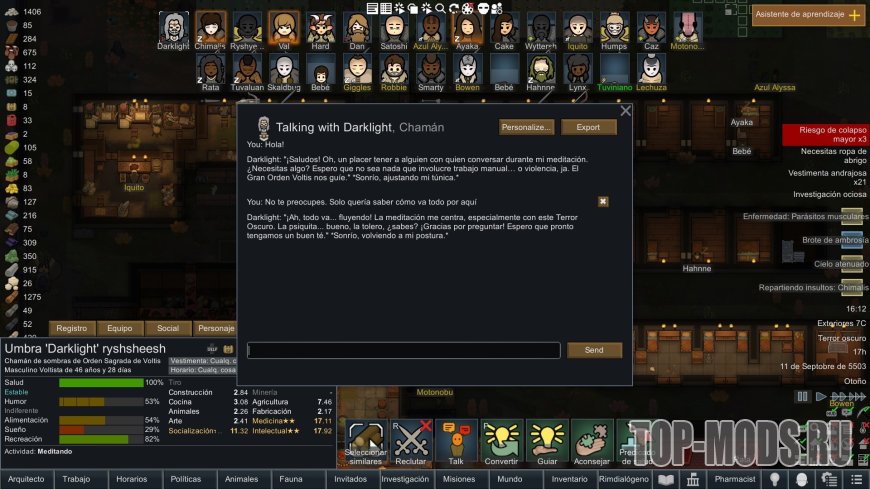Show the Social tab for Darklight
Image resolution: width=870 pixels, height=489 pixels.
pyautogui.click(x=168, y=328)
